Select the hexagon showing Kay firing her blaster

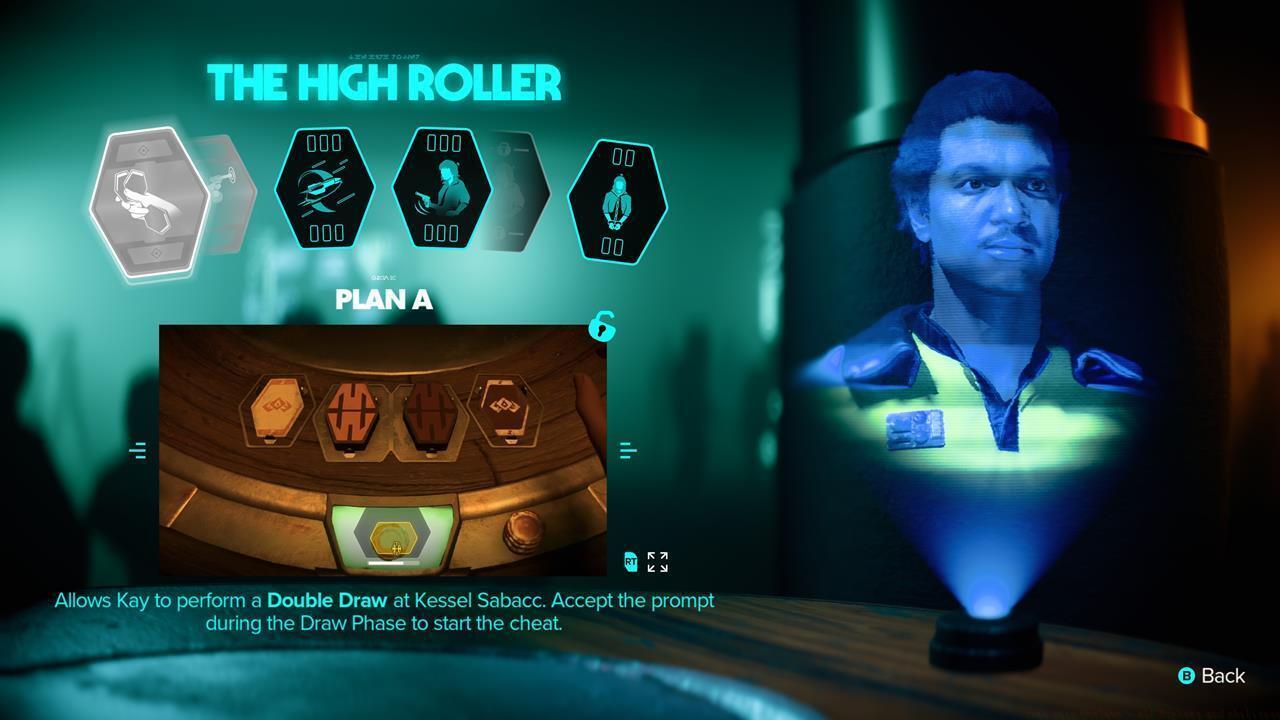(443, 190)
